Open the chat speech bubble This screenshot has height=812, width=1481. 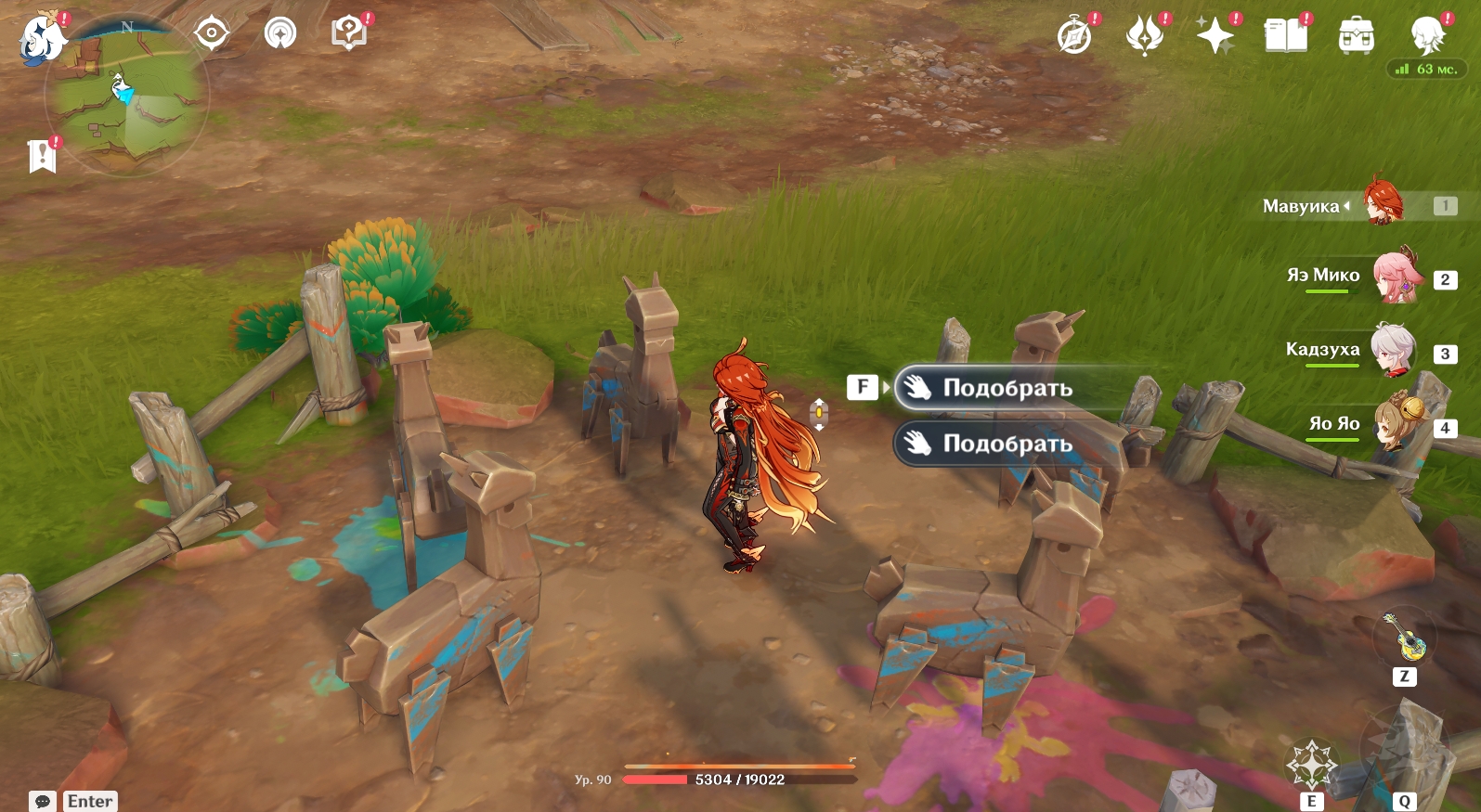point(43,801)
